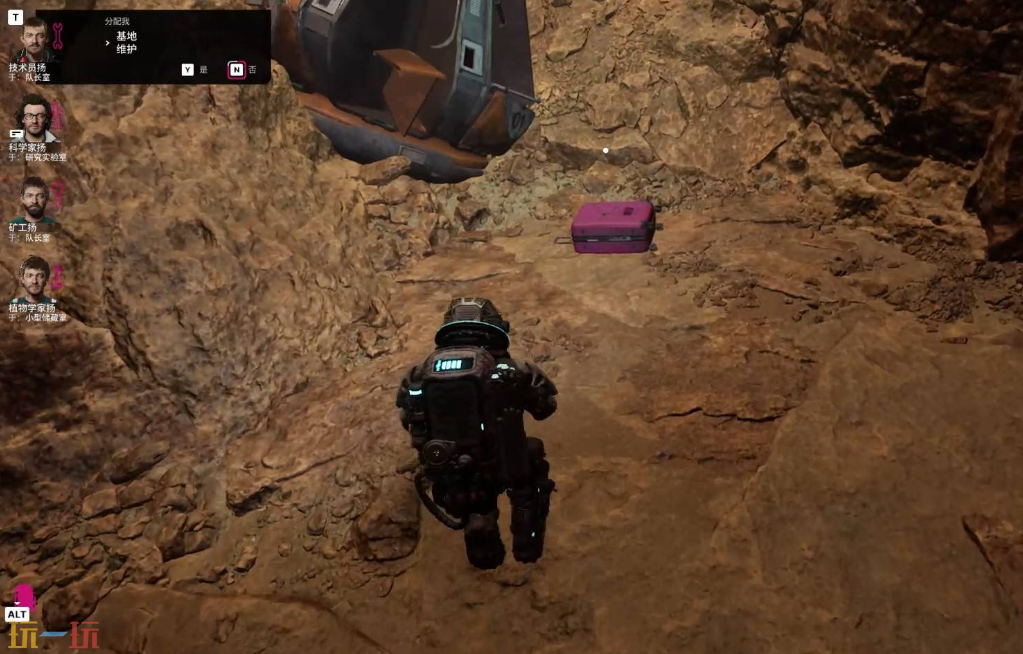Select the 技术员扬 crew portrait
The height and width of the screenshot is (654, 1023).
[x=33, y=40]
